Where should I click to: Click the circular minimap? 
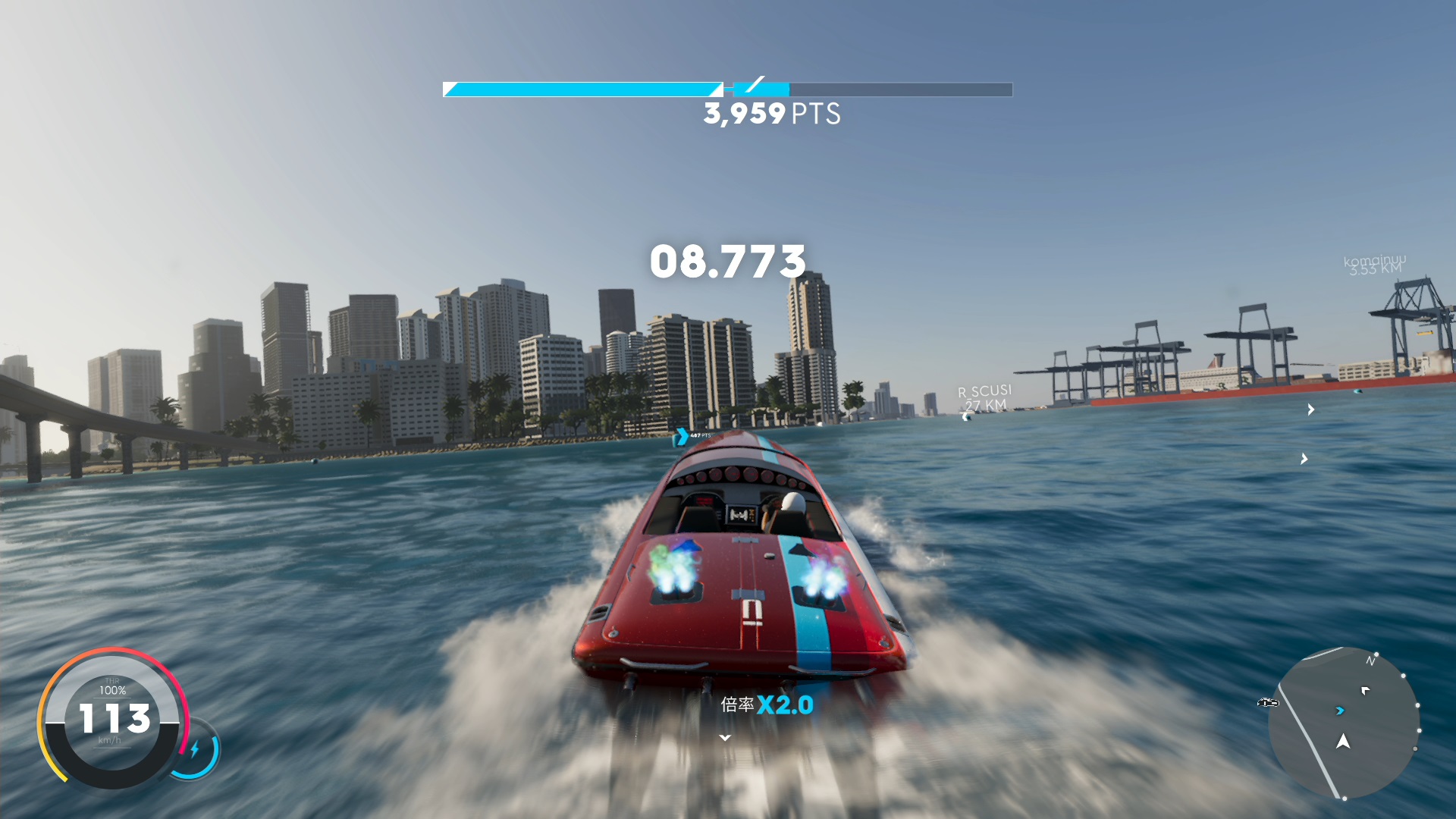(1343, 723)
